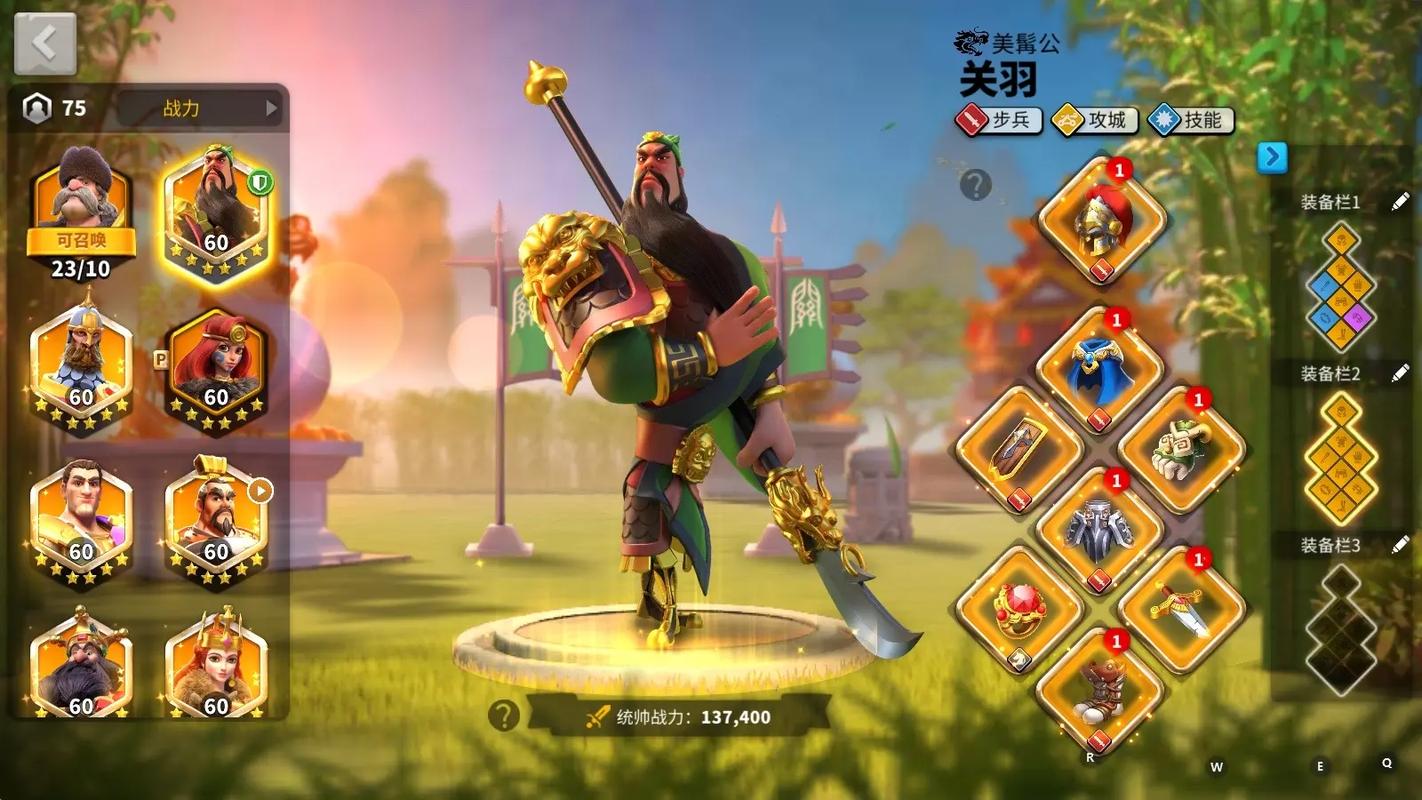This screenshot has width=1422, height=800.
Task: Select the Guan Yu commander portrait
Action: [216, 208]
